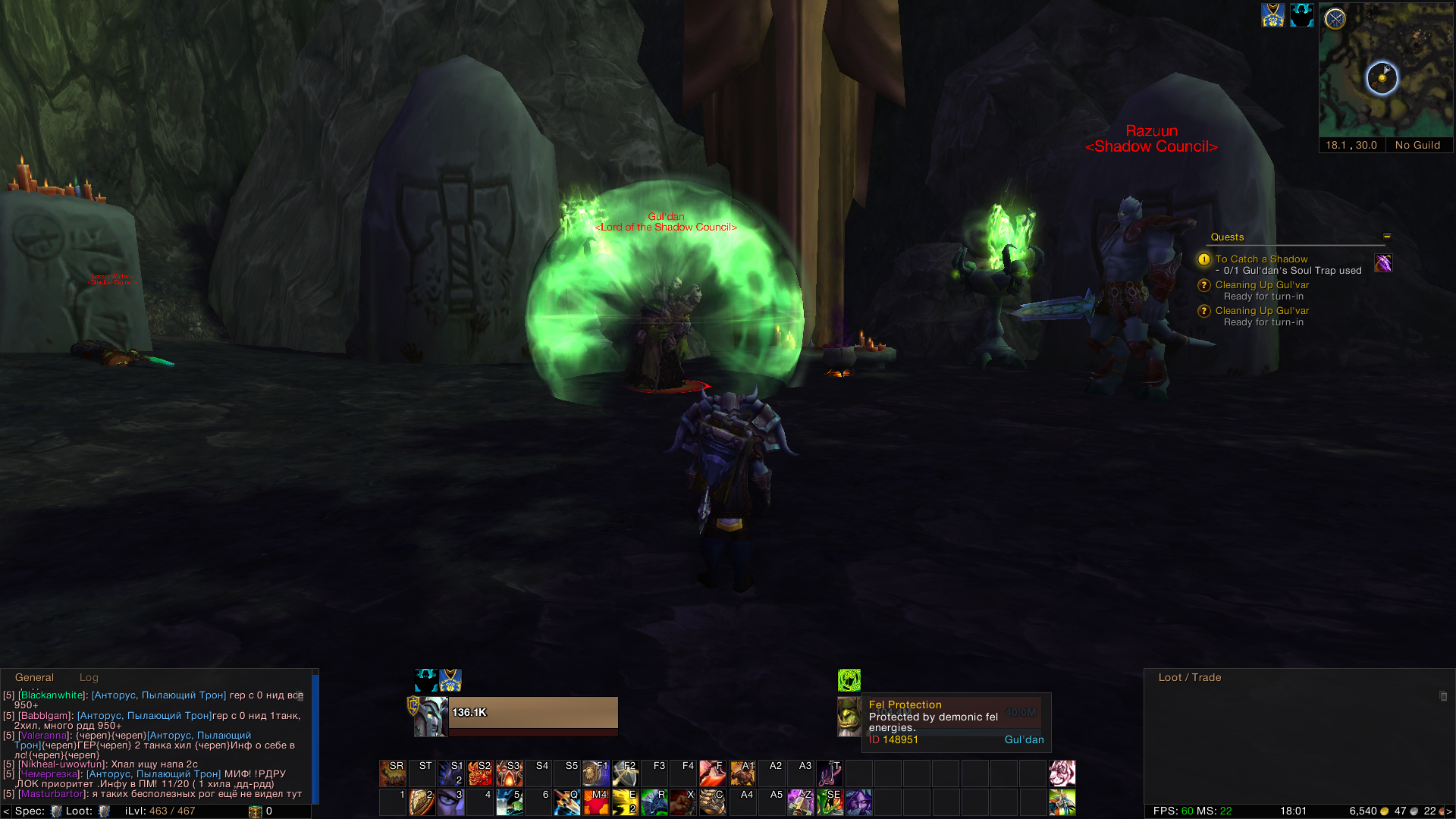Open the crossed-swords garrison button on minimap
The width and height of the screenshot is (1456, 819).
pyautogui.click(x=1335, y=19)
